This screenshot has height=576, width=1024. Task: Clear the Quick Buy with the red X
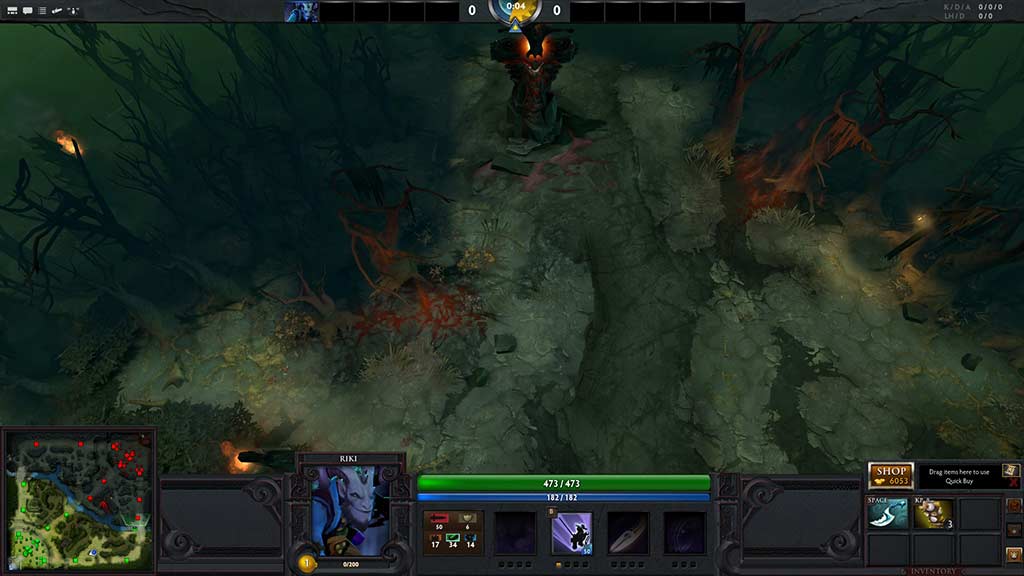tap(1013, 483)
